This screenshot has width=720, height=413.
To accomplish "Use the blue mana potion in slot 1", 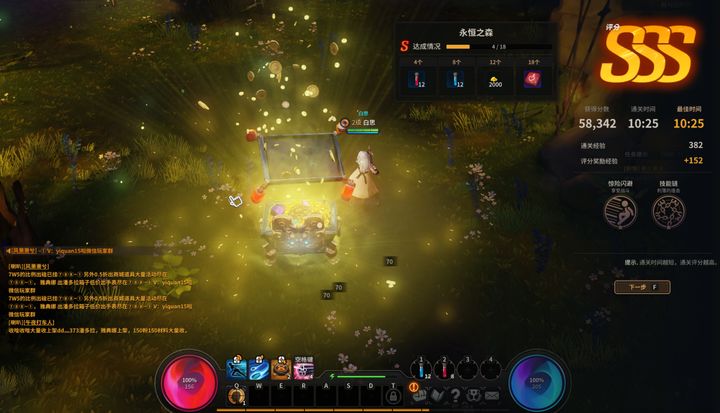I will [x=421, y=372].
